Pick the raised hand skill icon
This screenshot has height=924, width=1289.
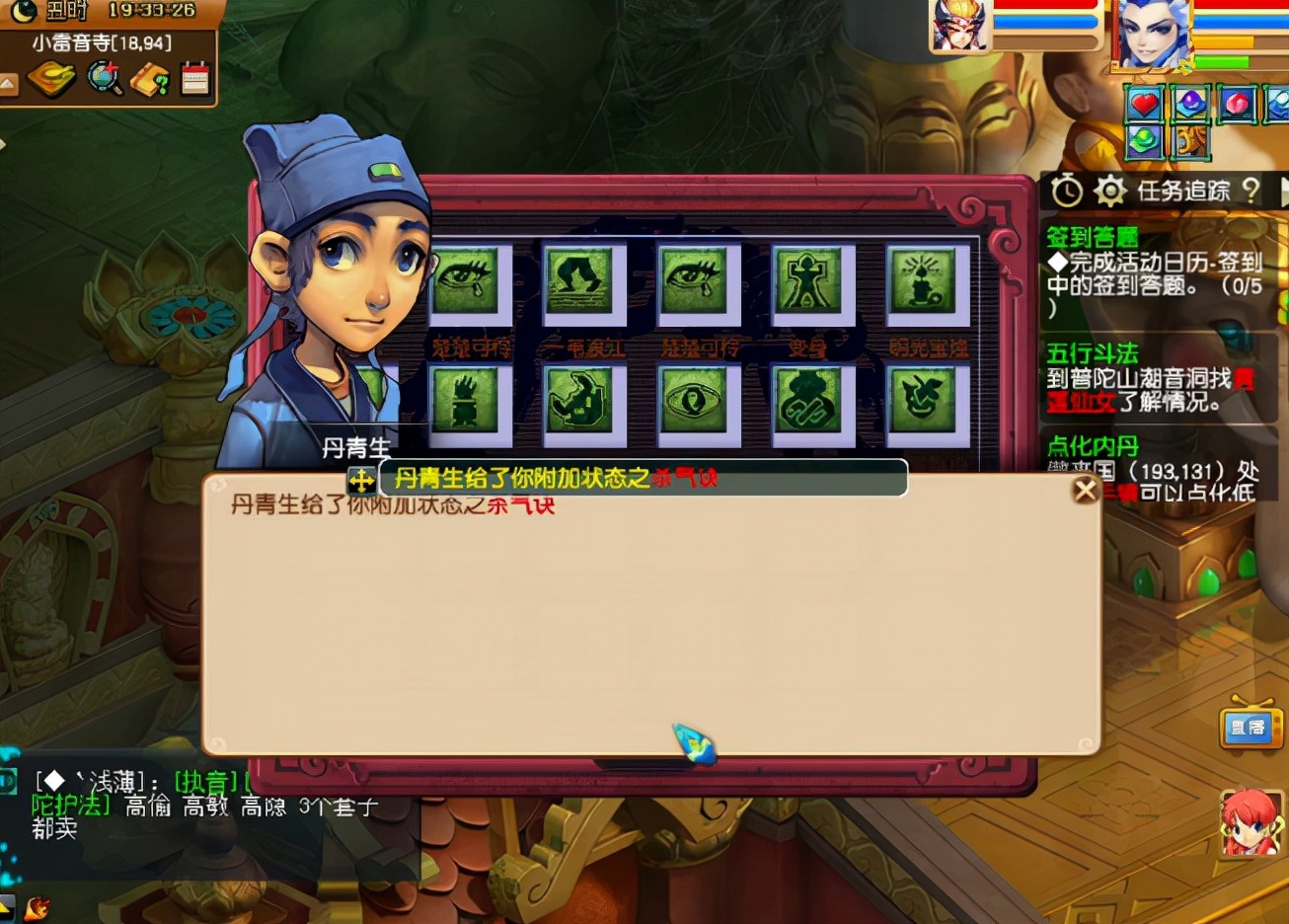click(x=466, y=401)
